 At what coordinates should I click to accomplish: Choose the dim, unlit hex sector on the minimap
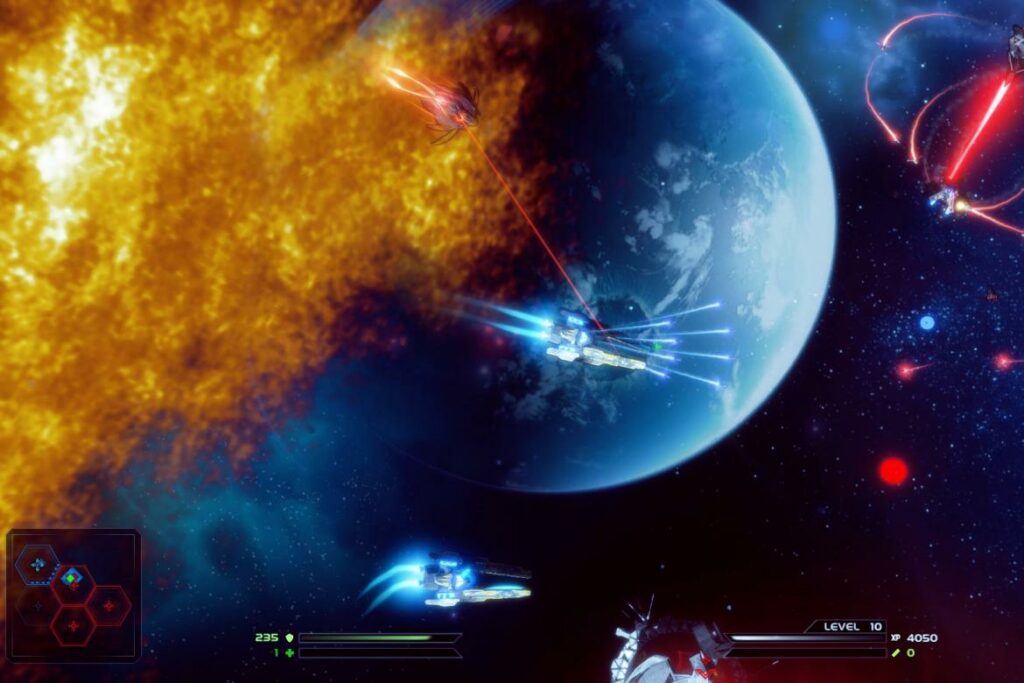click(x=38, y=605)
